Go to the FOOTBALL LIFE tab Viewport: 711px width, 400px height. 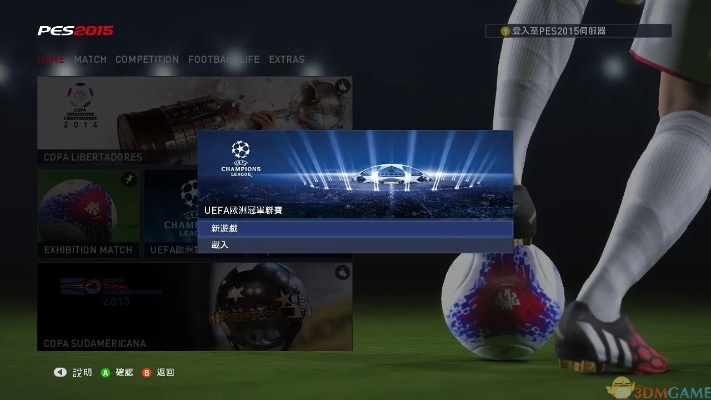click(x=223, y=60)
